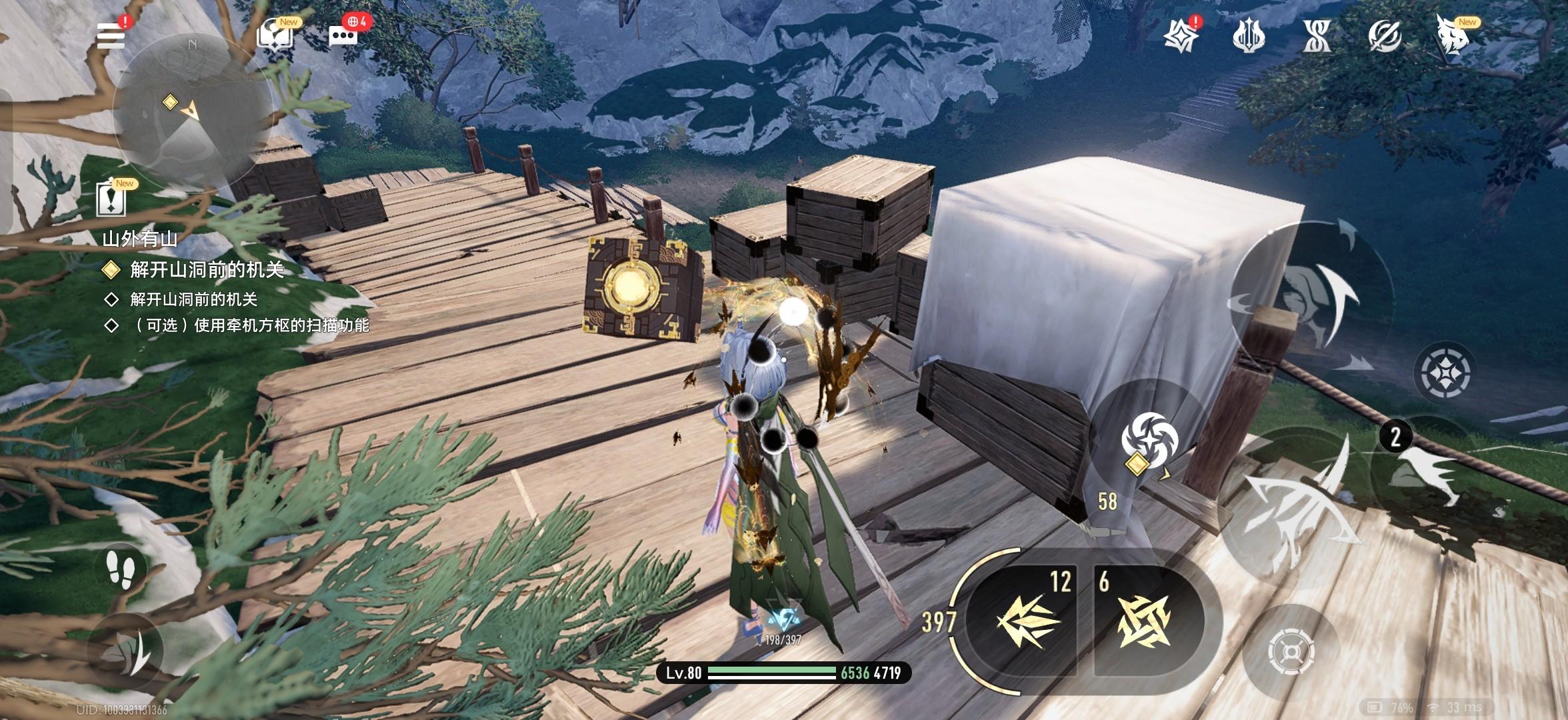Open the chat speech bubble
The width and height of the screenshot is (1568, 720).
(x=343, y=35)
